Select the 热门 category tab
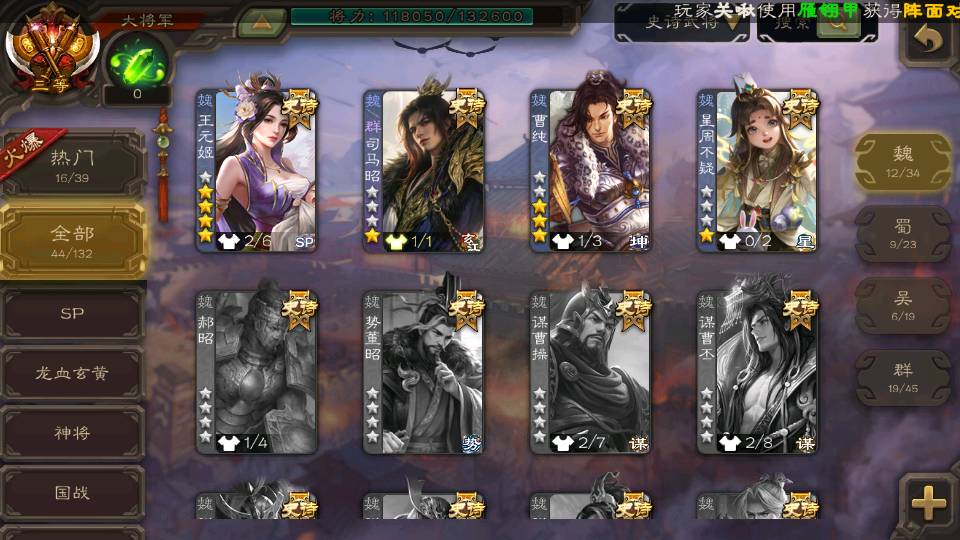Viewport: 960px width, 540px height. click(x=73, y=163)
